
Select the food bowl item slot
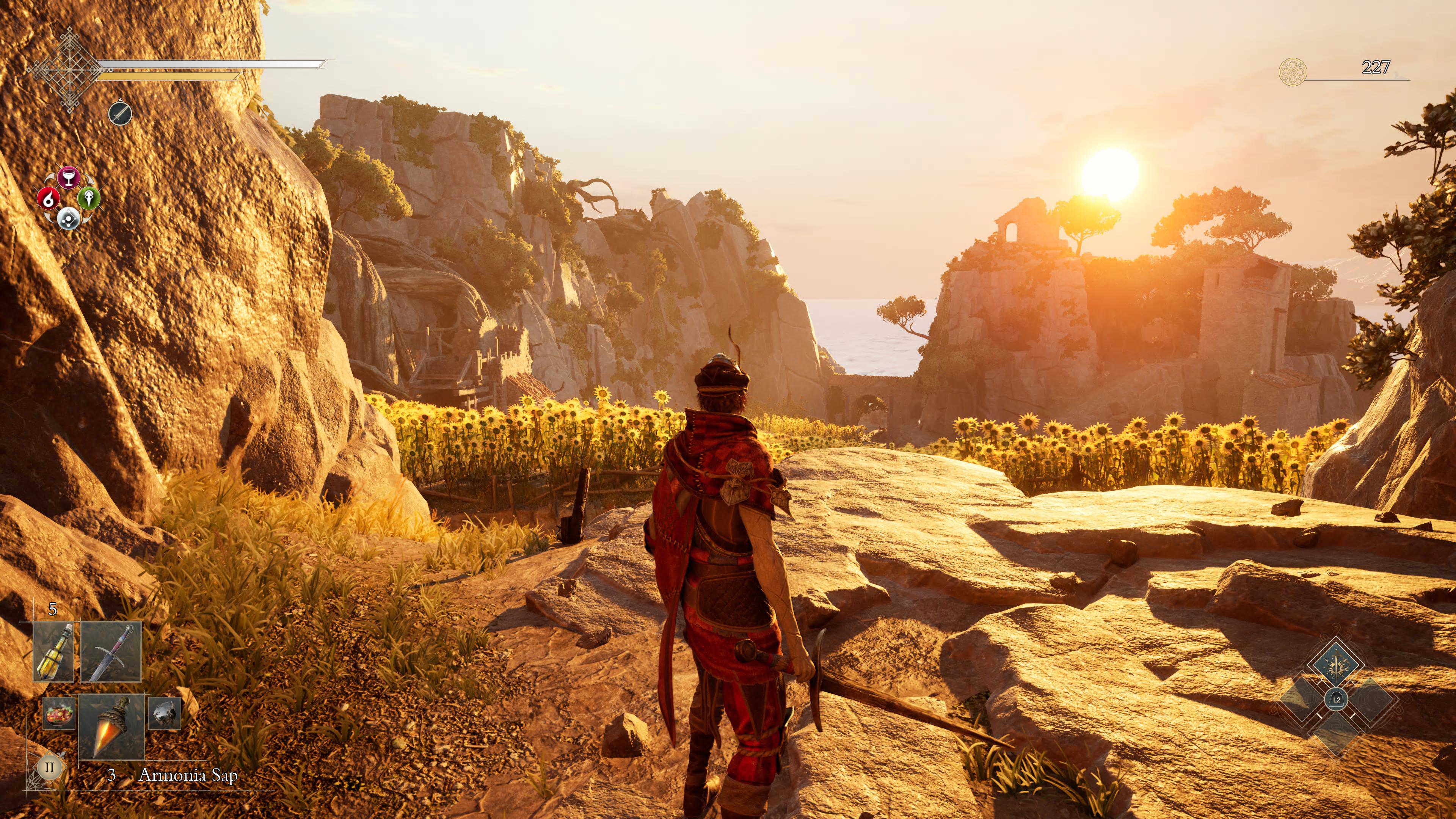pyautogui.click(x=60, y=713)
